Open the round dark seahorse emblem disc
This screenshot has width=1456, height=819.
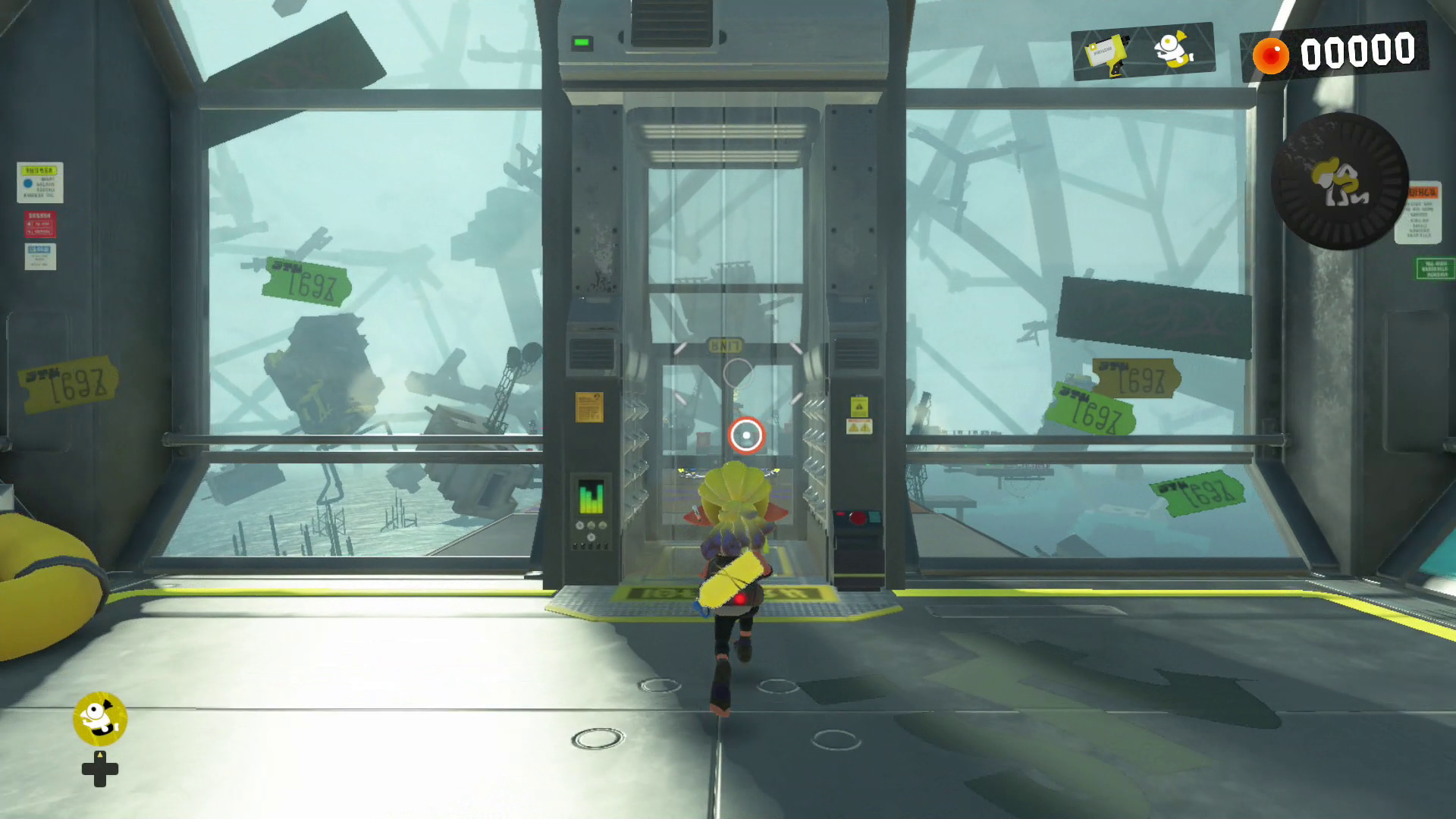click(x=1339, y=181)
